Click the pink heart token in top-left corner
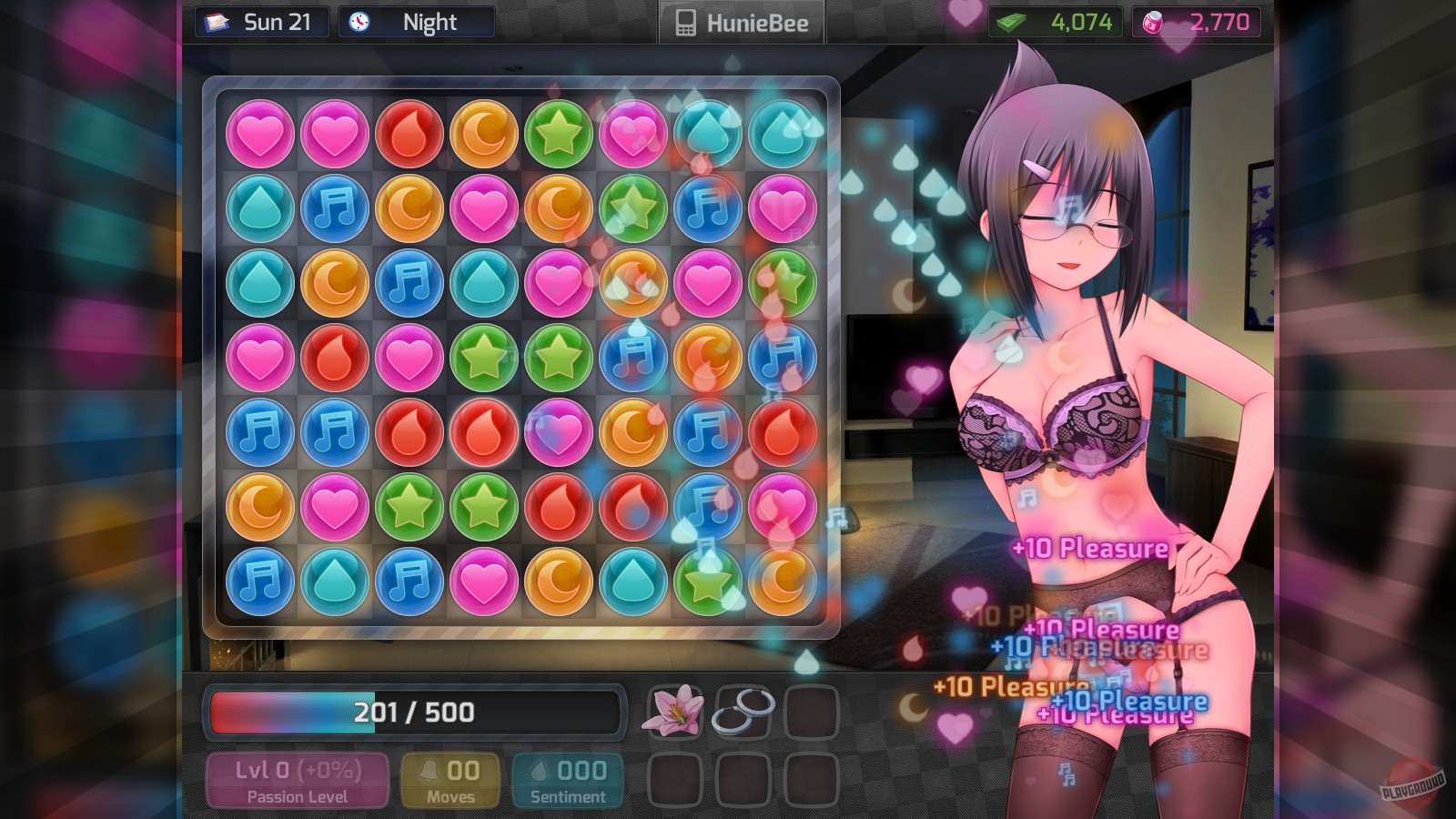 point(259,133)
